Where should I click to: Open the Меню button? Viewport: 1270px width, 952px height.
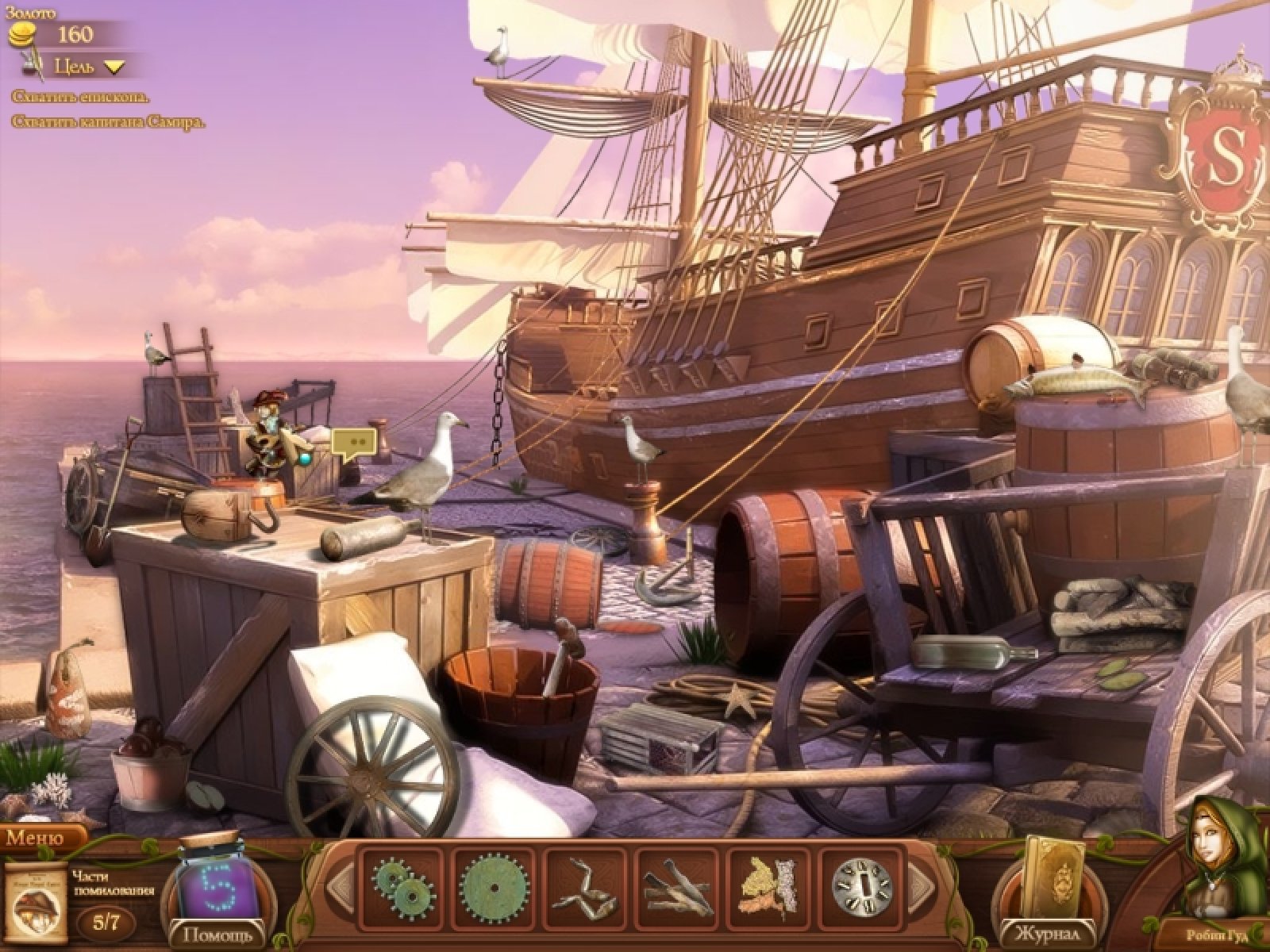click(x=36, y=838)
